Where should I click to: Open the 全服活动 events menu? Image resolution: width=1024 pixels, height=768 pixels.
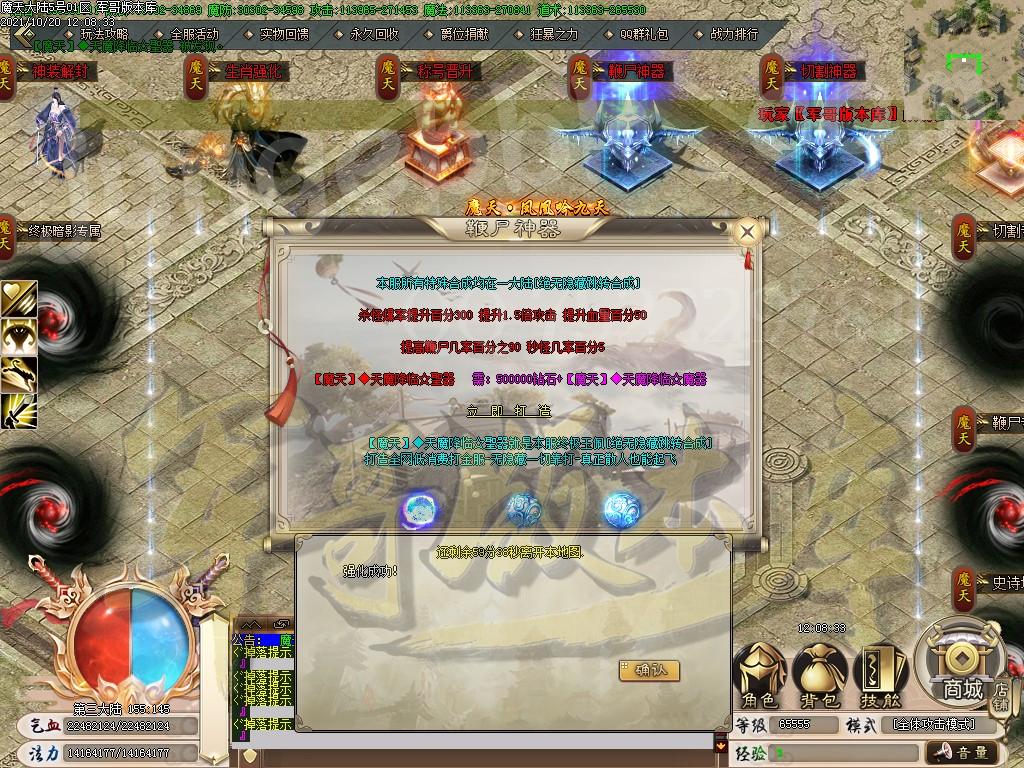[x=194, y=33]
